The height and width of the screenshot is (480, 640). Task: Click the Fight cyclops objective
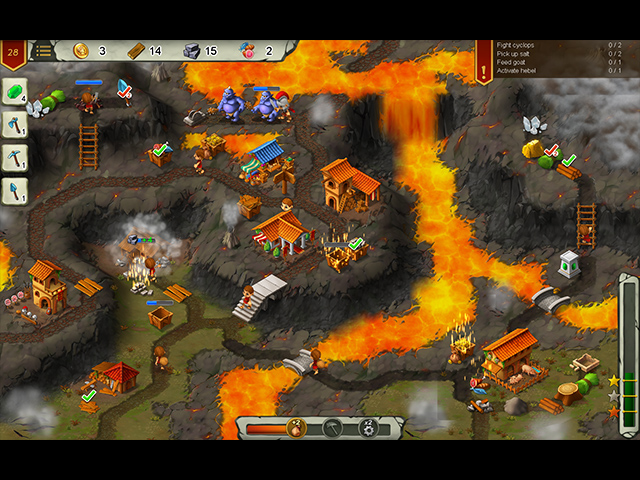(x=516, y=44)
